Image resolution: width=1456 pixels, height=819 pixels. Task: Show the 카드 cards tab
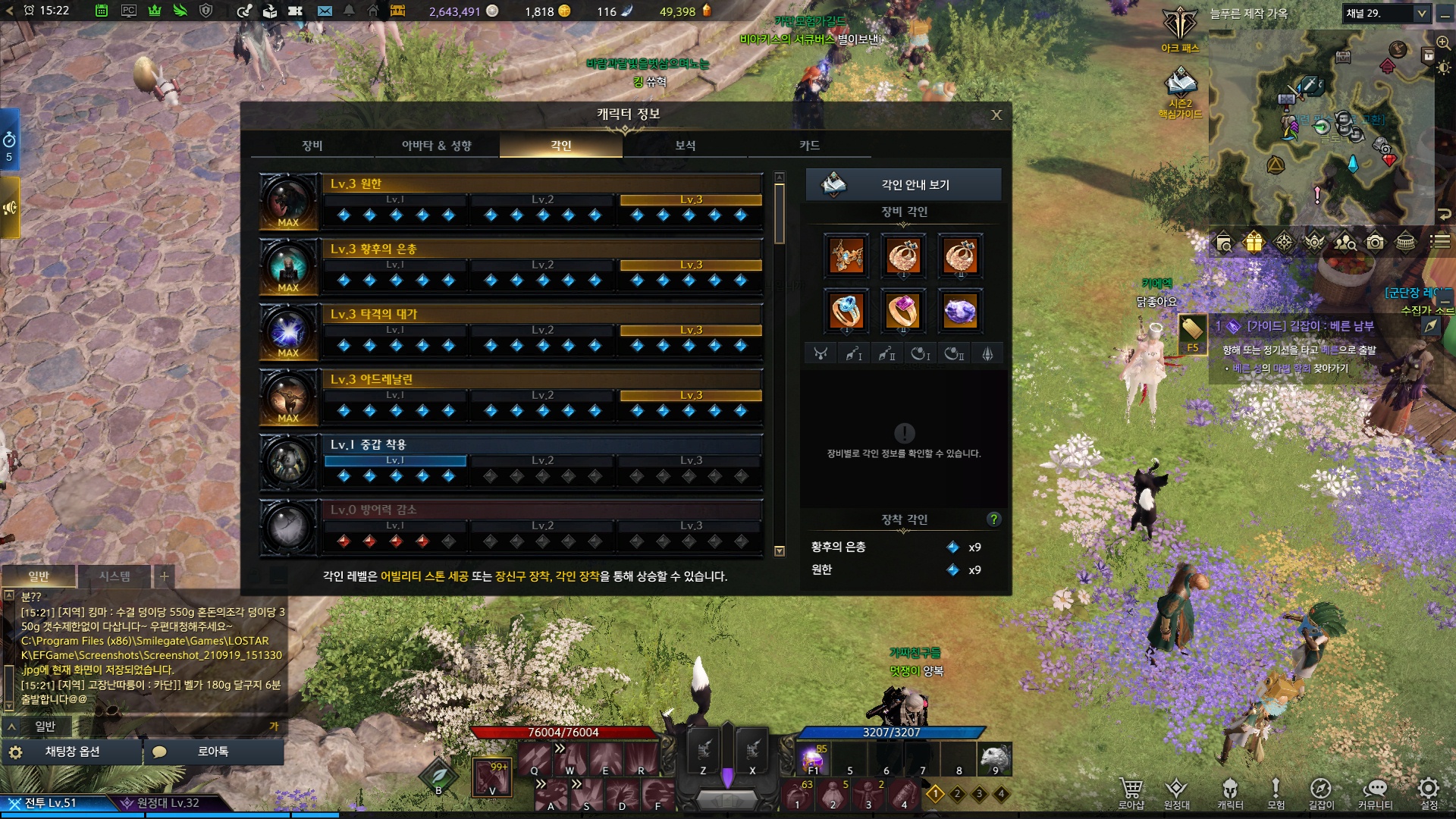(x=809, y=146)
